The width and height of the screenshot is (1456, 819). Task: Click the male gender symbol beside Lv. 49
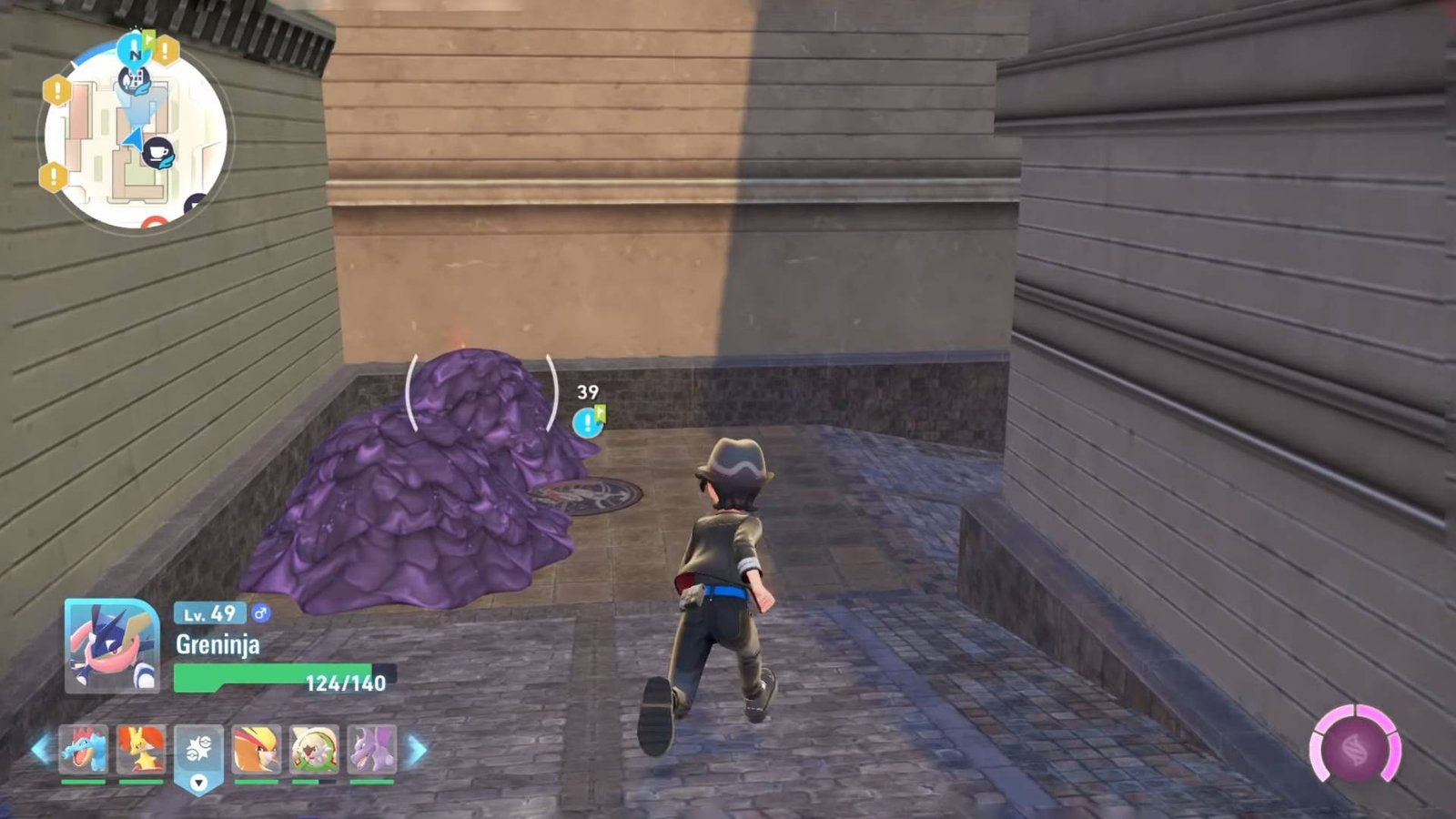(x=262, y=614)
